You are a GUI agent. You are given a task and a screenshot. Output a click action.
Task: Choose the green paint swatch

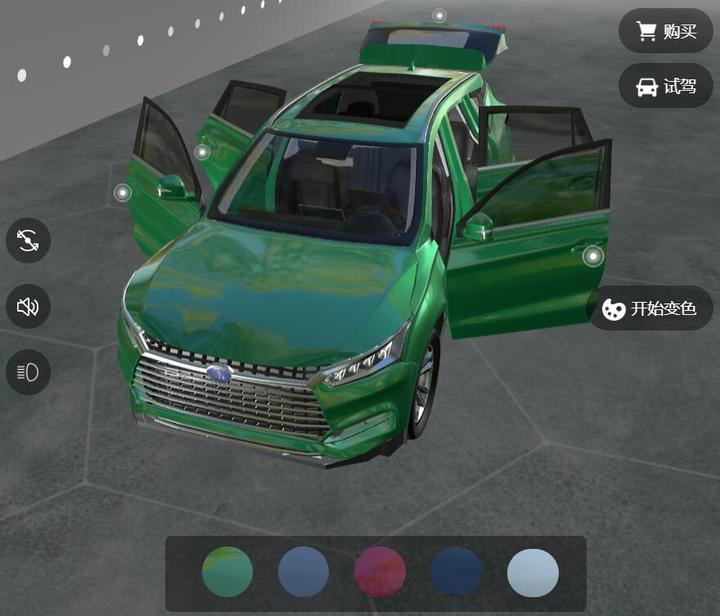[227, 573]
